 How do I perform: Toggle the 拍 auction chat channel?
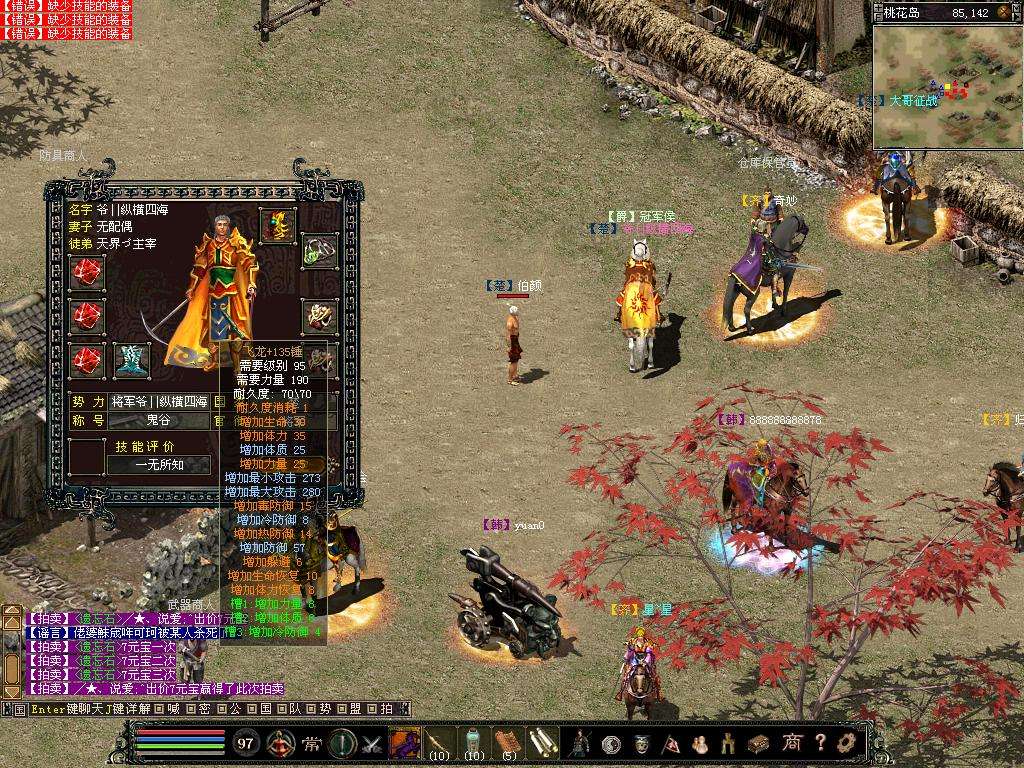tap(386, 709)
